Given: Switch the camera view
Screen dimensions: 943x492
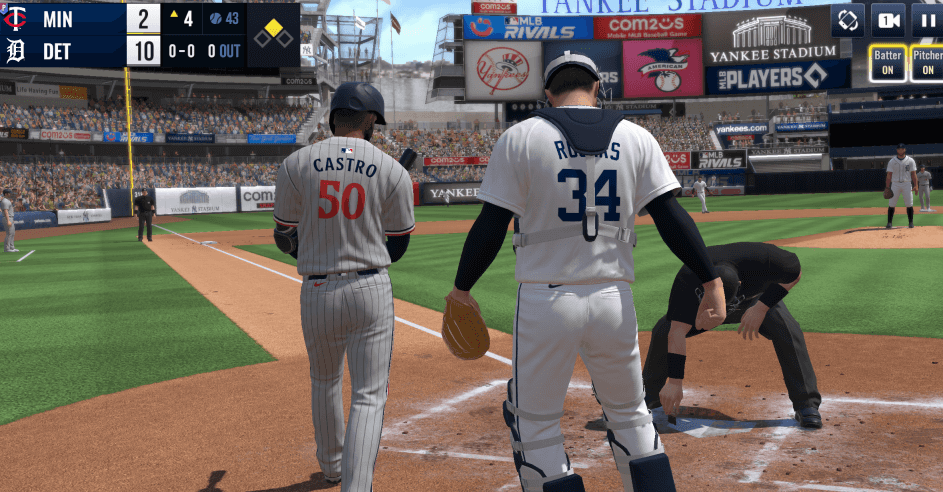Looking at the screenshot, I should 888,20.
